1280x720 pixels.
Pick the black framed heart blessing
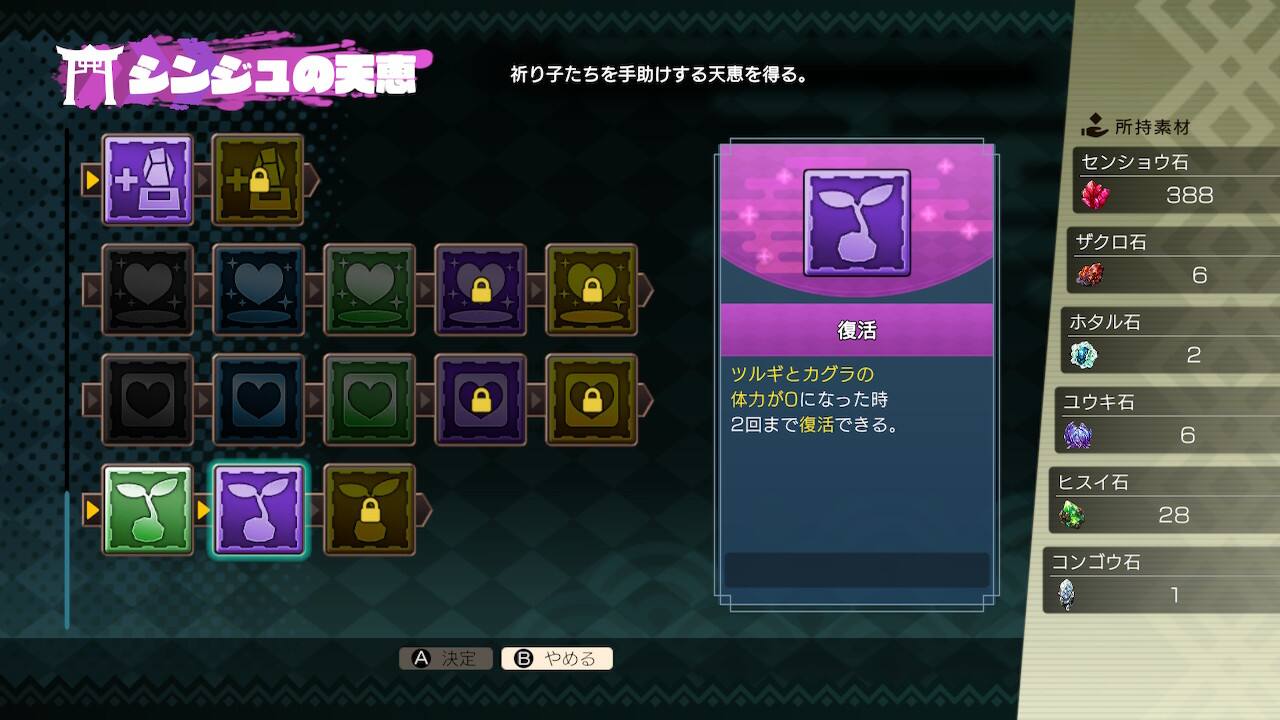[x=148, y=400]
